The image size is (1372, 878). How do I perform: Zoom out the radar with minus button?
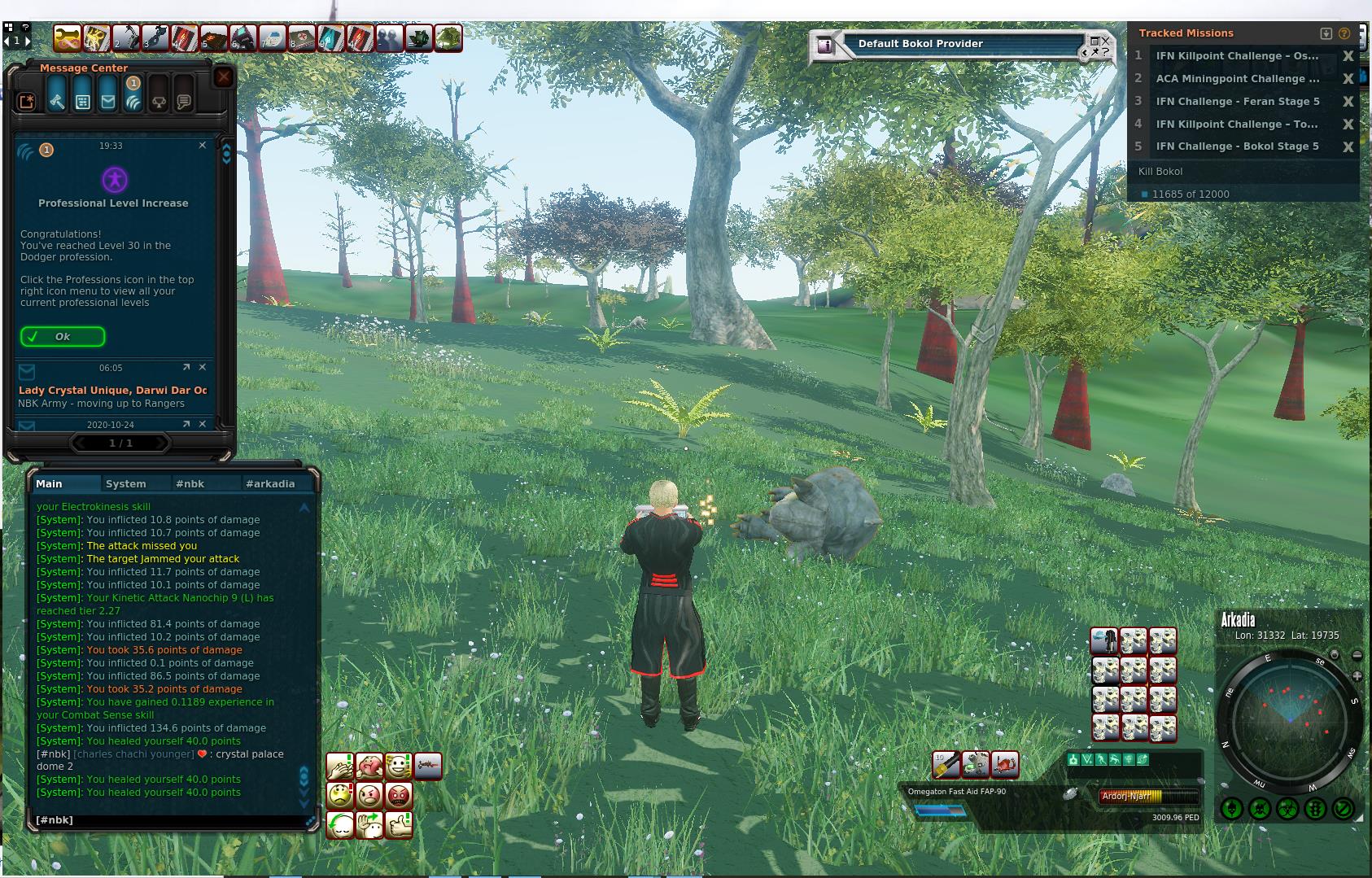click(x=1357, y=655)
